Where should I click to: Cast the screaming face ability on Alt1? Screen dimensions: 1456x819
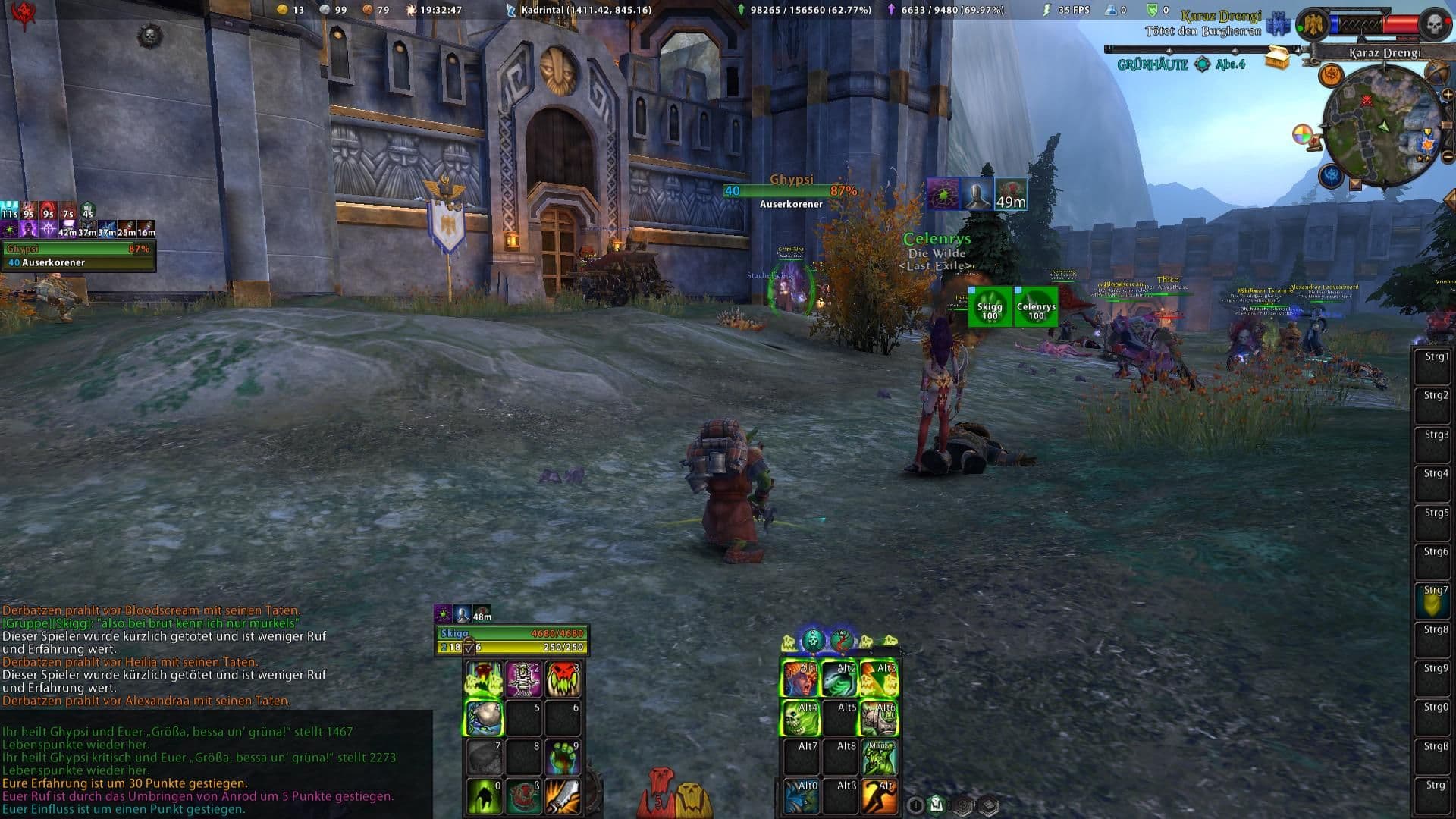800,679
